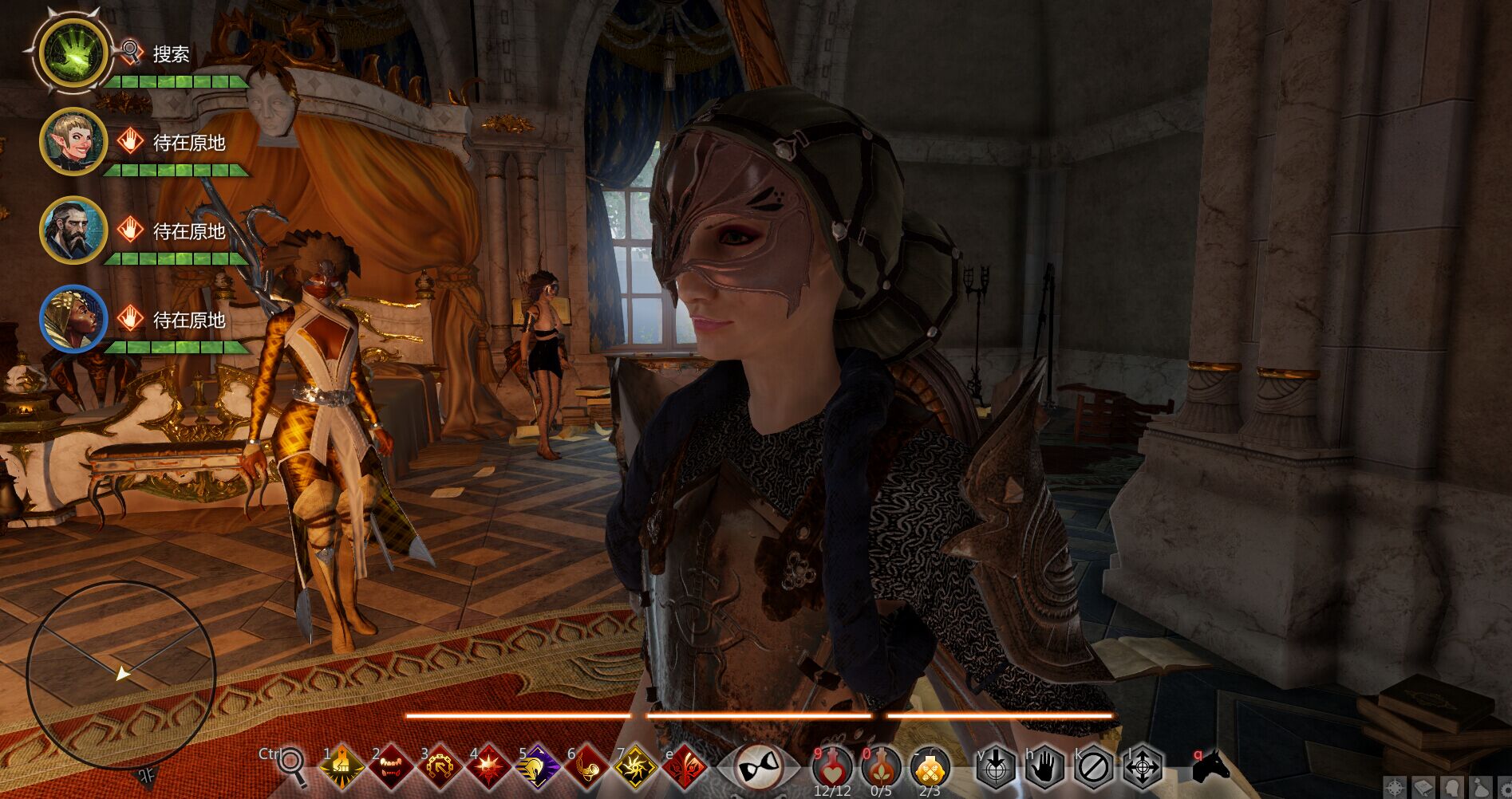This screenshot has width=1512, height=799.
Task: Trigger the flaming skull ability in slot 4
Action: (488, 768)
